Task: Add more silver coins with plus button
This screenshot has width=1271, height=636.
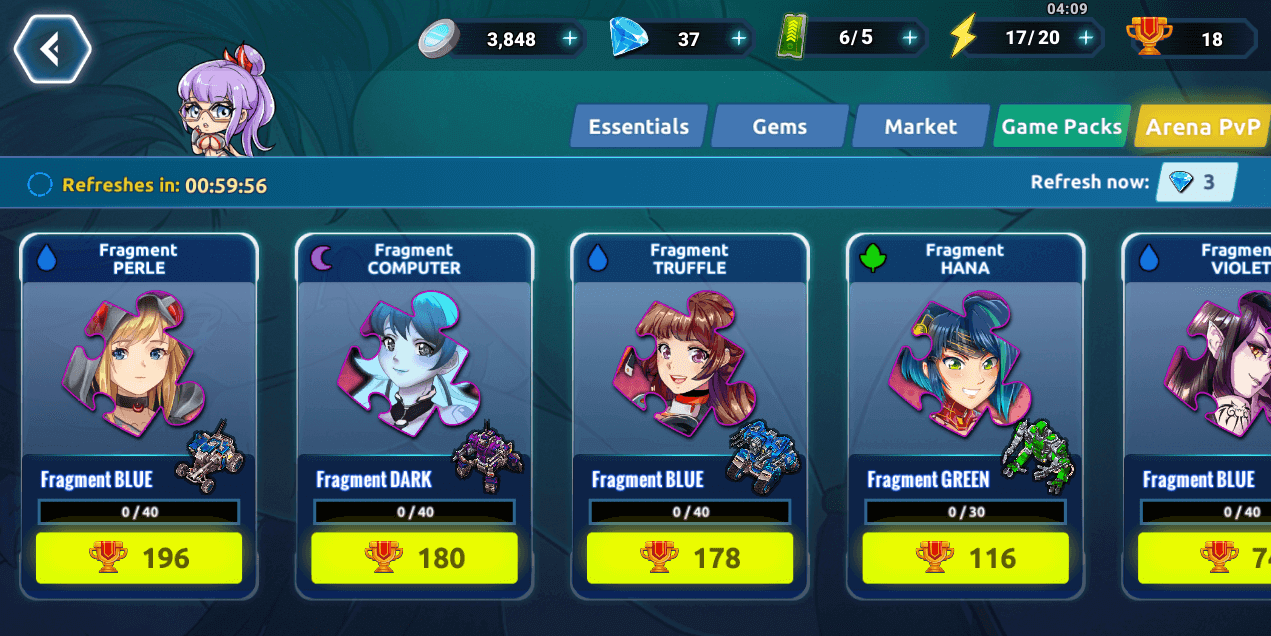Action: coord(569,39)
